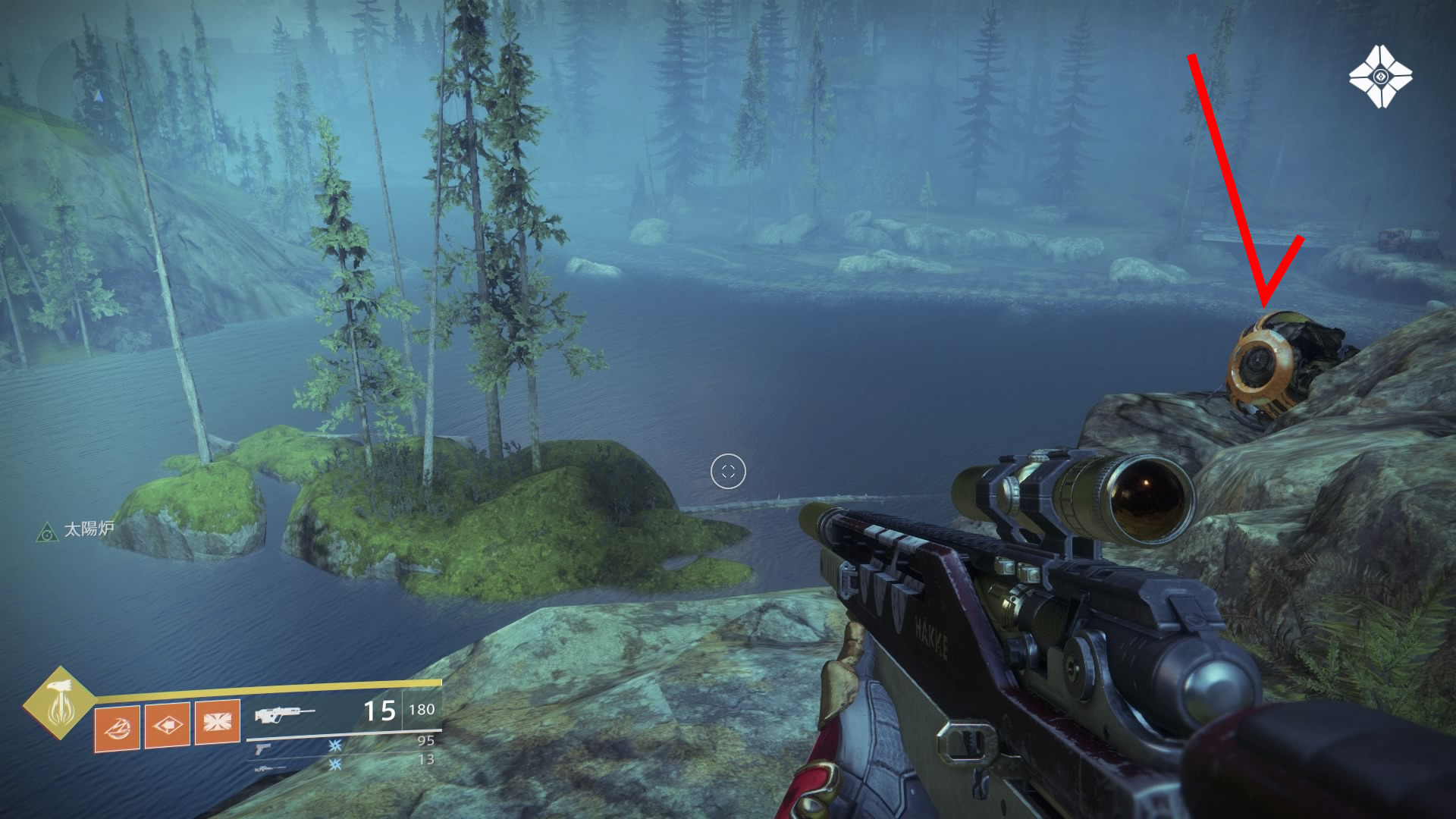Switch to the sidearm pistol weapon
This screenshot has width=1456, height=819.
(263, 748)
